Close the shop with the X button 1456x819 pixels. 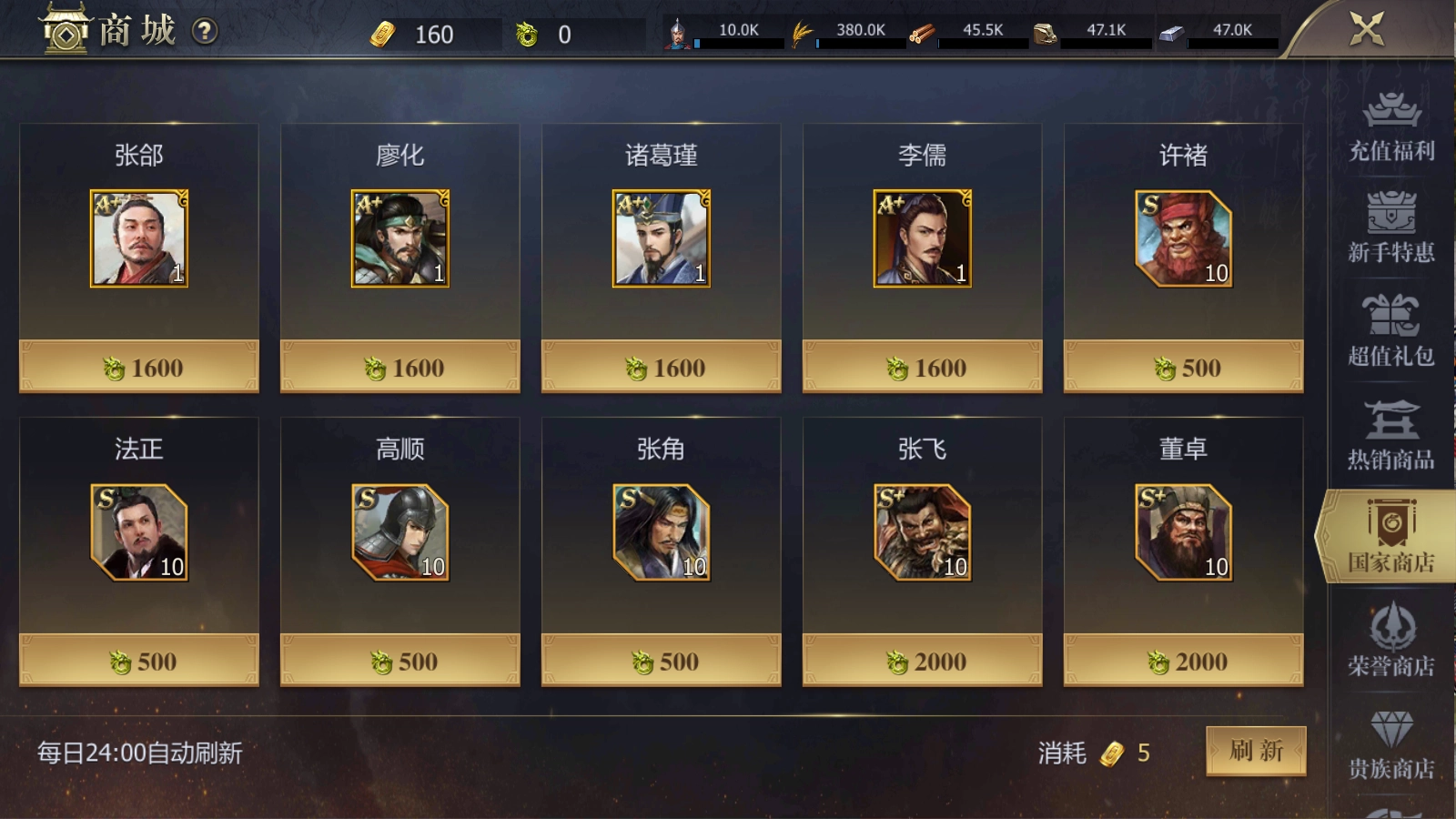[x=1367, y=29]
